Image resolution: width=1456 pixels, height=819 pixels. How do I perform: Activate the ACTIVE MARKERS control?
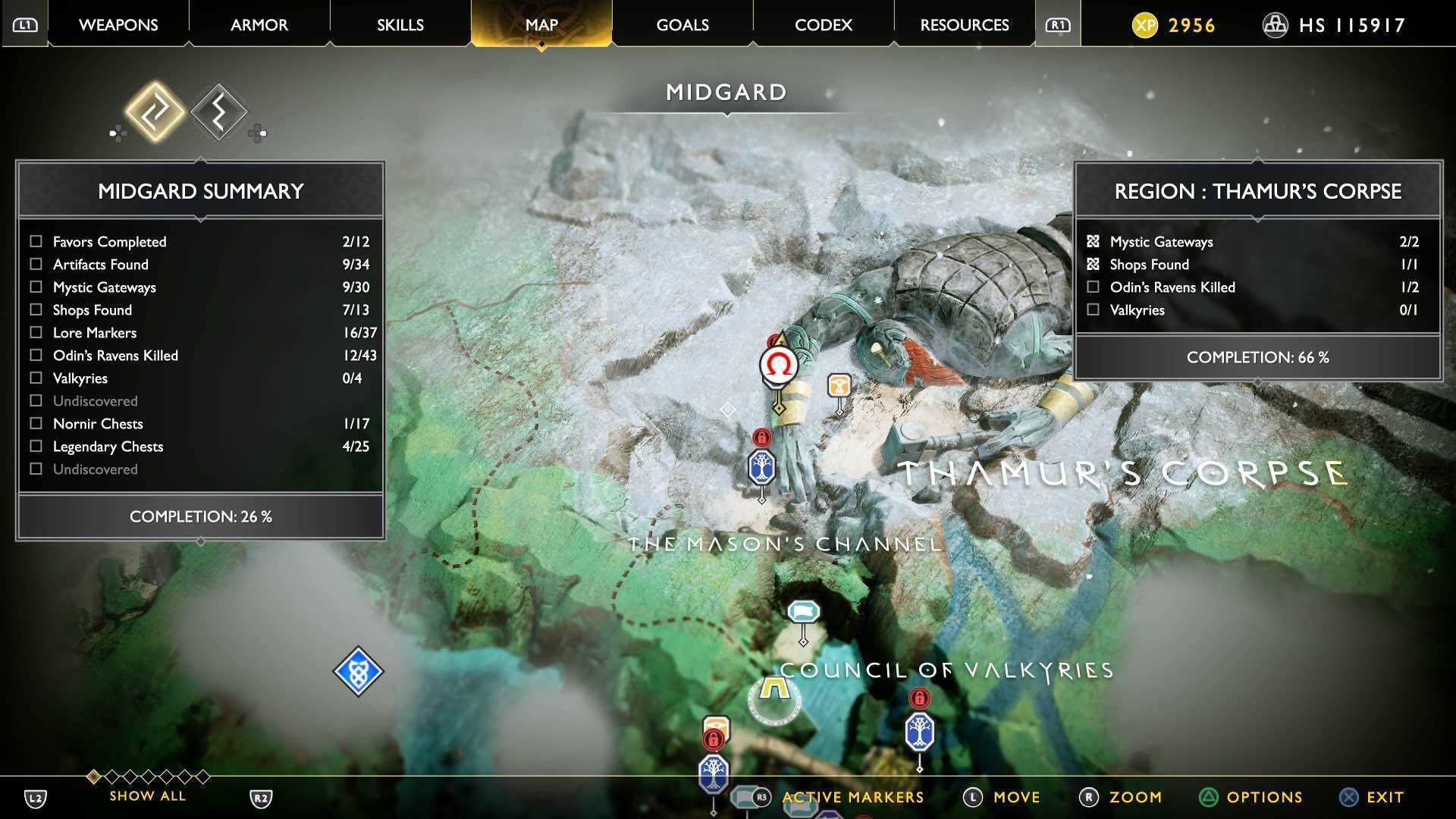[852, 797]
